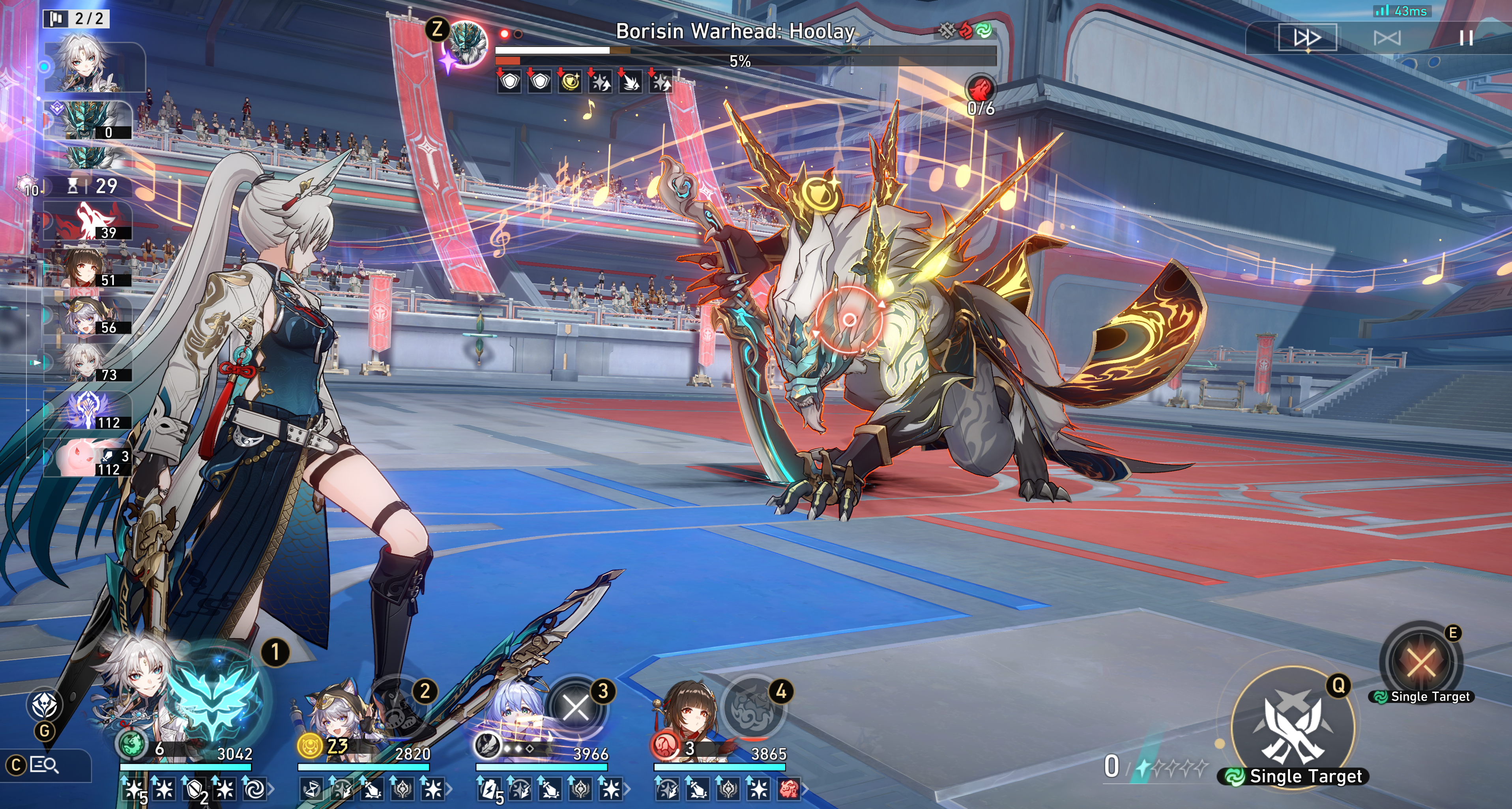Click the round emblem icon above G
Viewport: 1512px width, 809px height.
tap(45, 704)
